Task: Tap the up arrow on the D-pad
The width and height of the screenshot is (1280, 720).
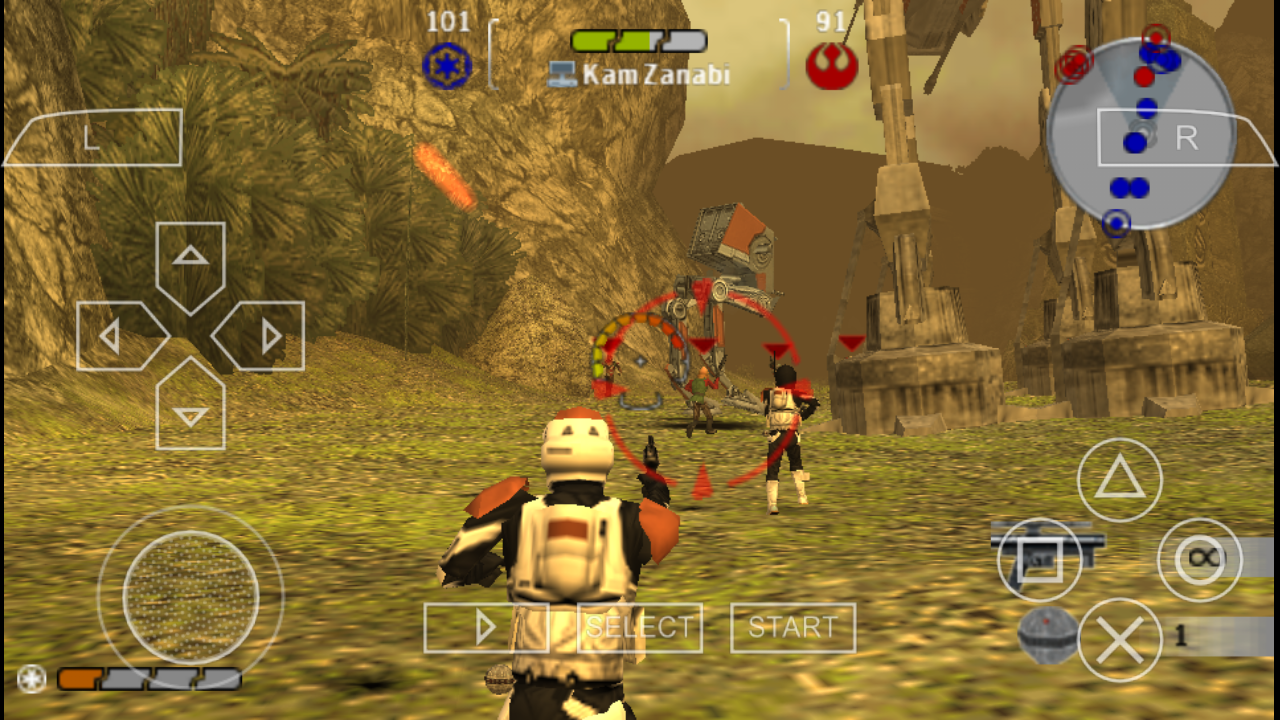Action: (x=190, y=256)
